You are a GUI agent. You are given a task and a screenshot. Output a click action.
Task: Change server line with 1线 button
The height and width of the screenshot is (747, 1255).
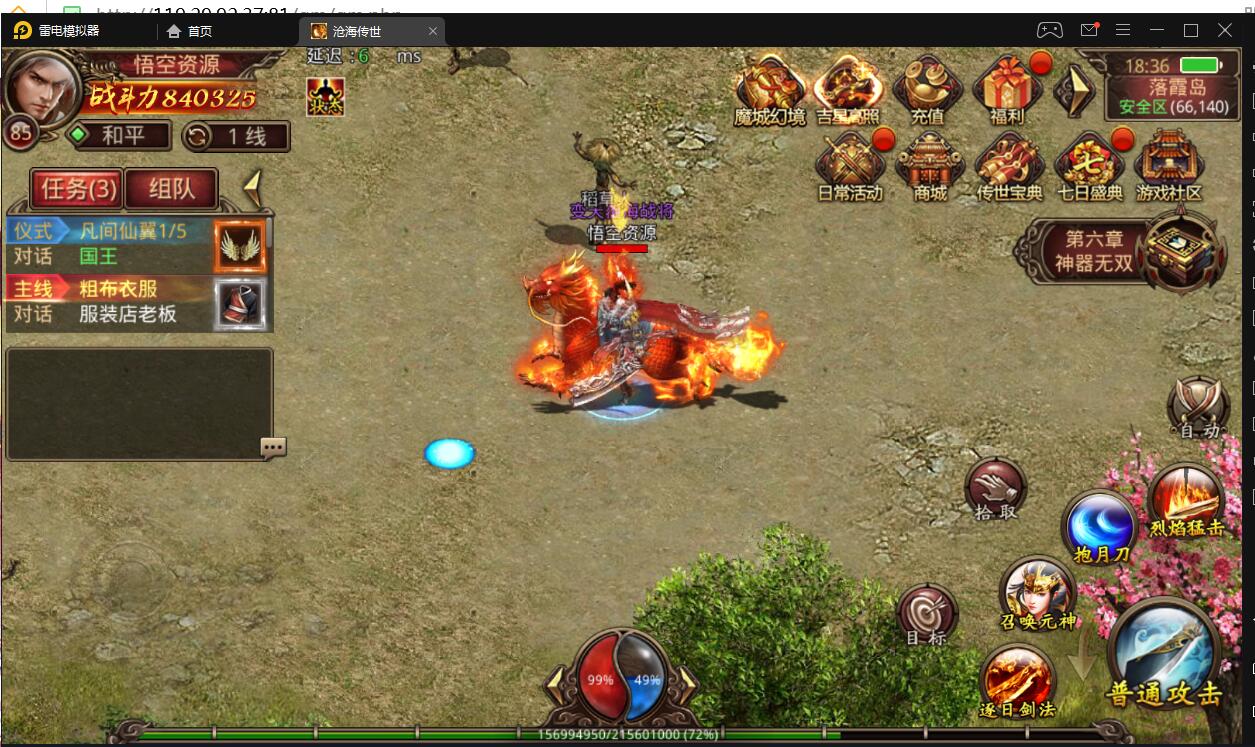[x=236, y=136]
